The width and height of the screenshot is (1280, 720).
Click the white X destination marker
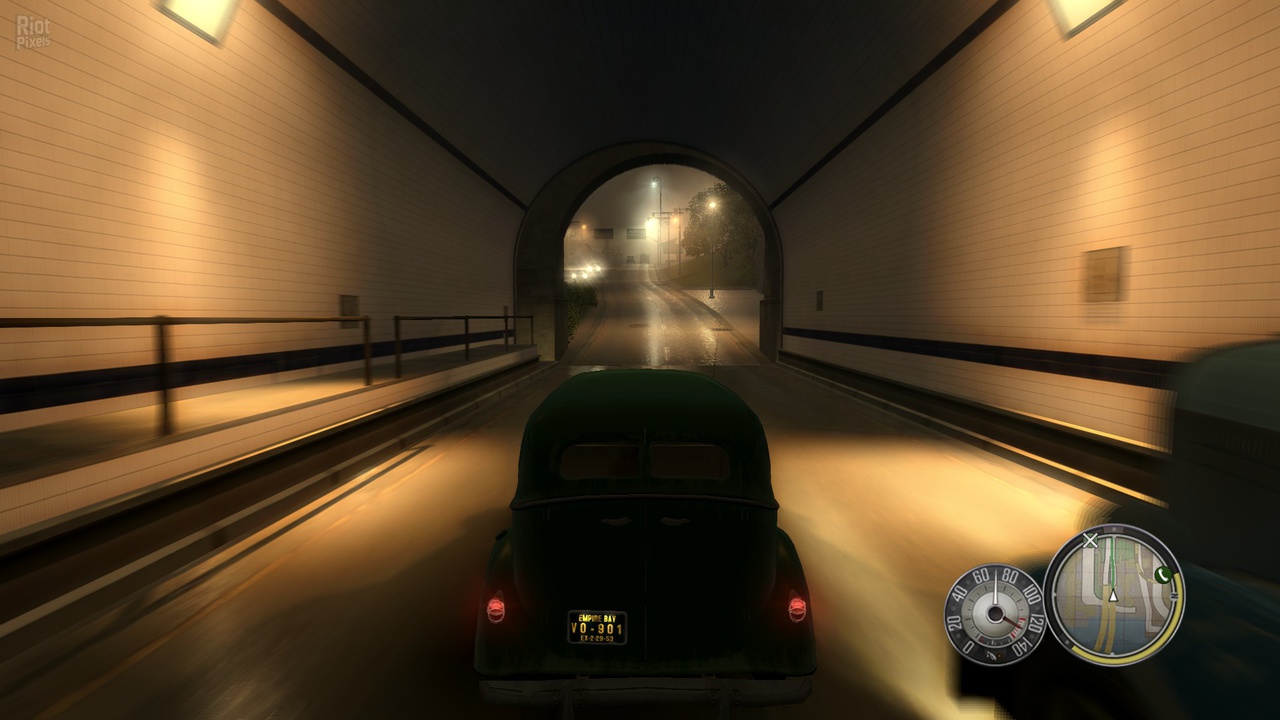click(x=1091, y=540)
